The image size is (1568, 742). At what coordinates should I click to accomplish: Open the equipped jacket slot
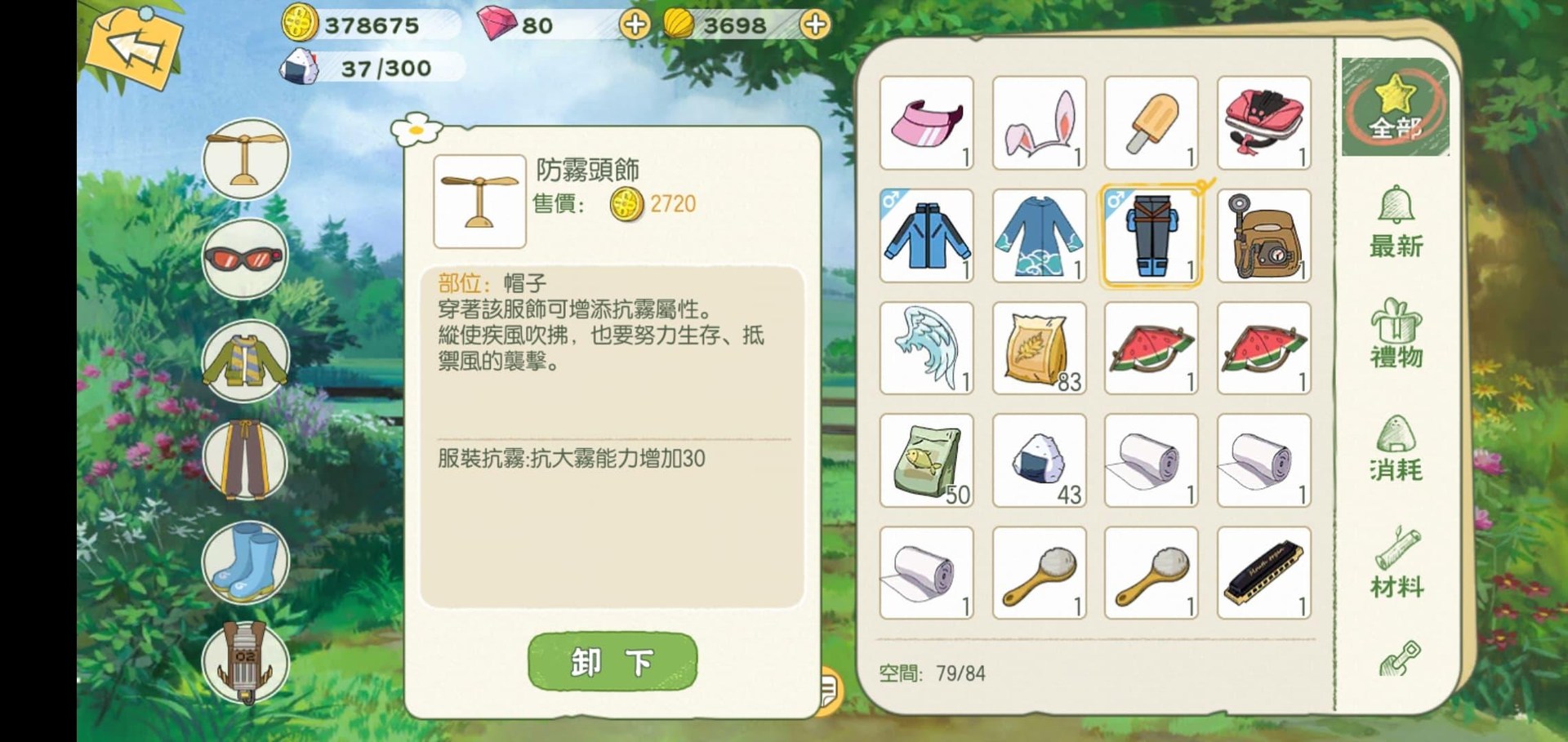245,359
